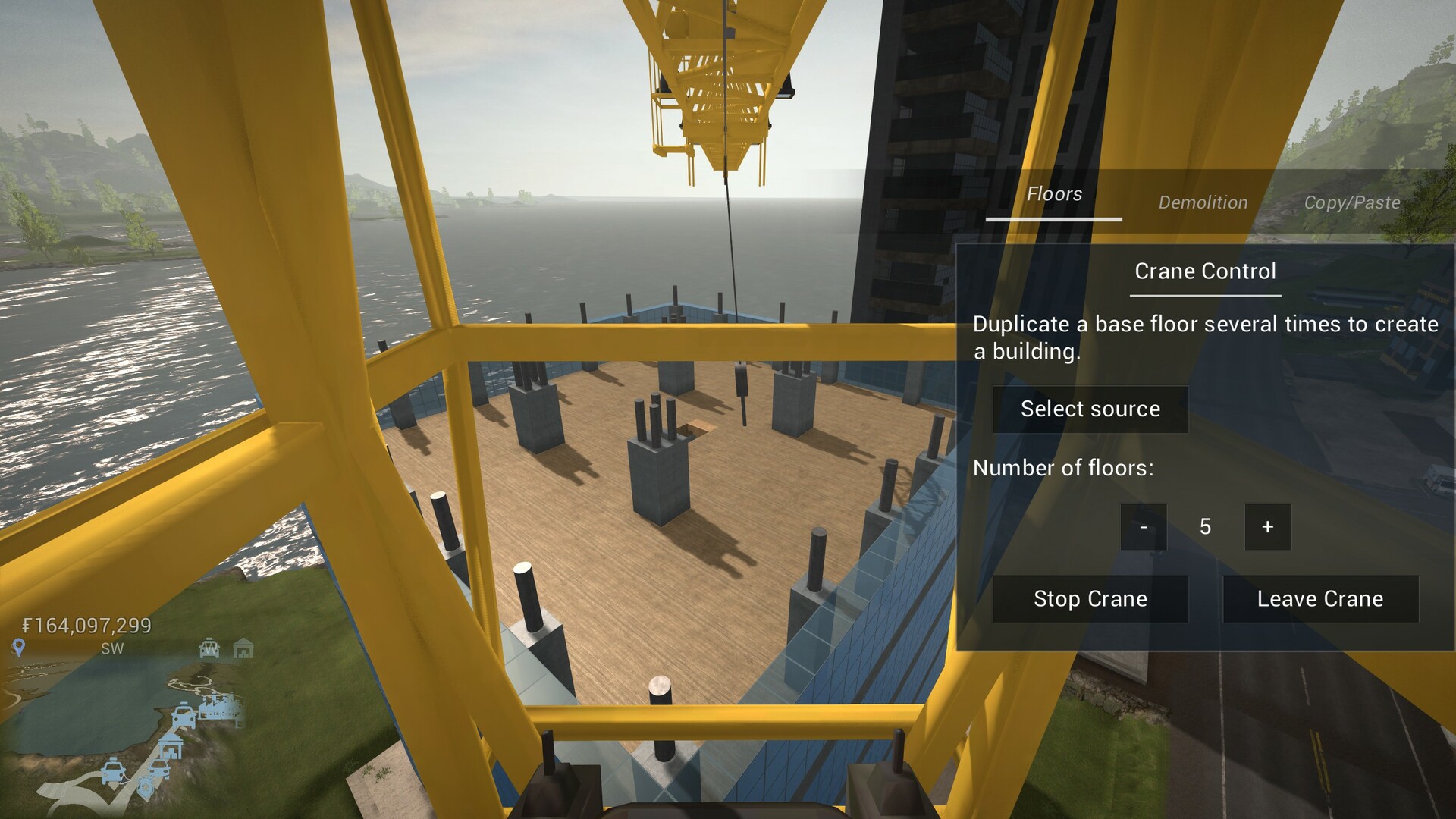The image size is (1456, 819).
Task: Click the location pin on the minimap
Action: [18, 648]
